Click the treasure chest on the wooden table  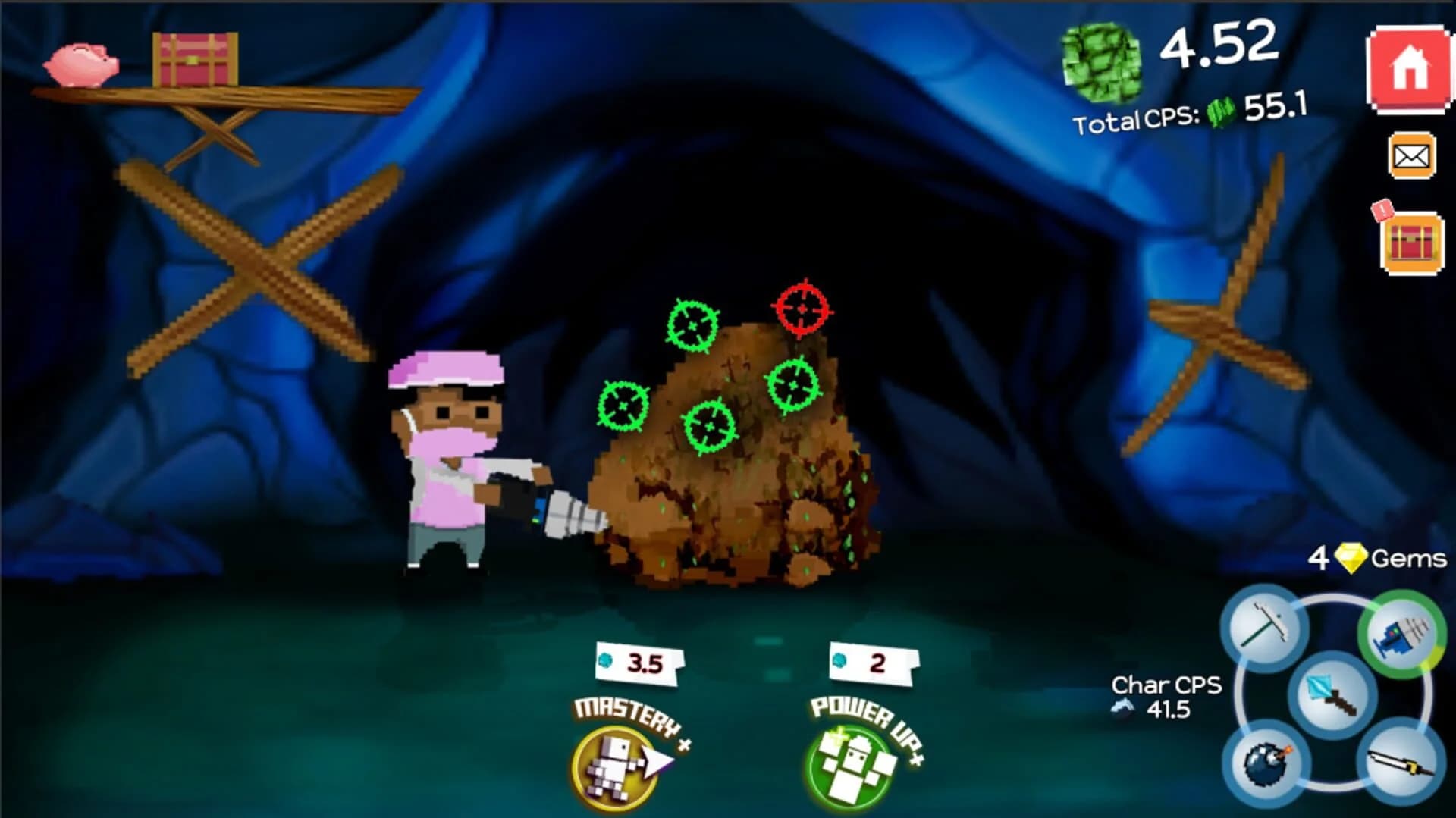pyautogui.click(x=193, y=61)
